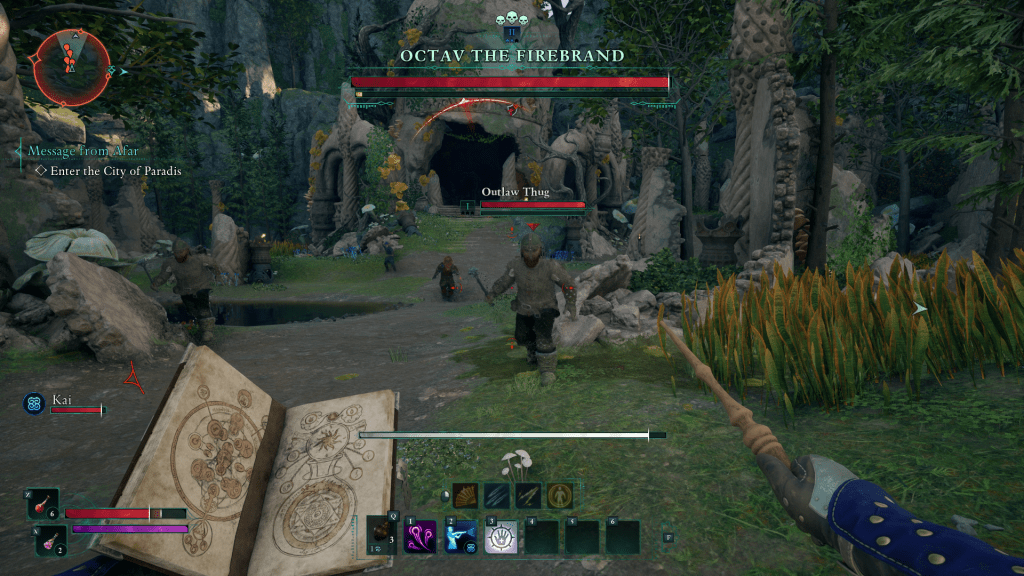Activate the purple swirling magic ability
Image resolution: width=1024 pixels, height=576 pixels.
coord(422,537)
